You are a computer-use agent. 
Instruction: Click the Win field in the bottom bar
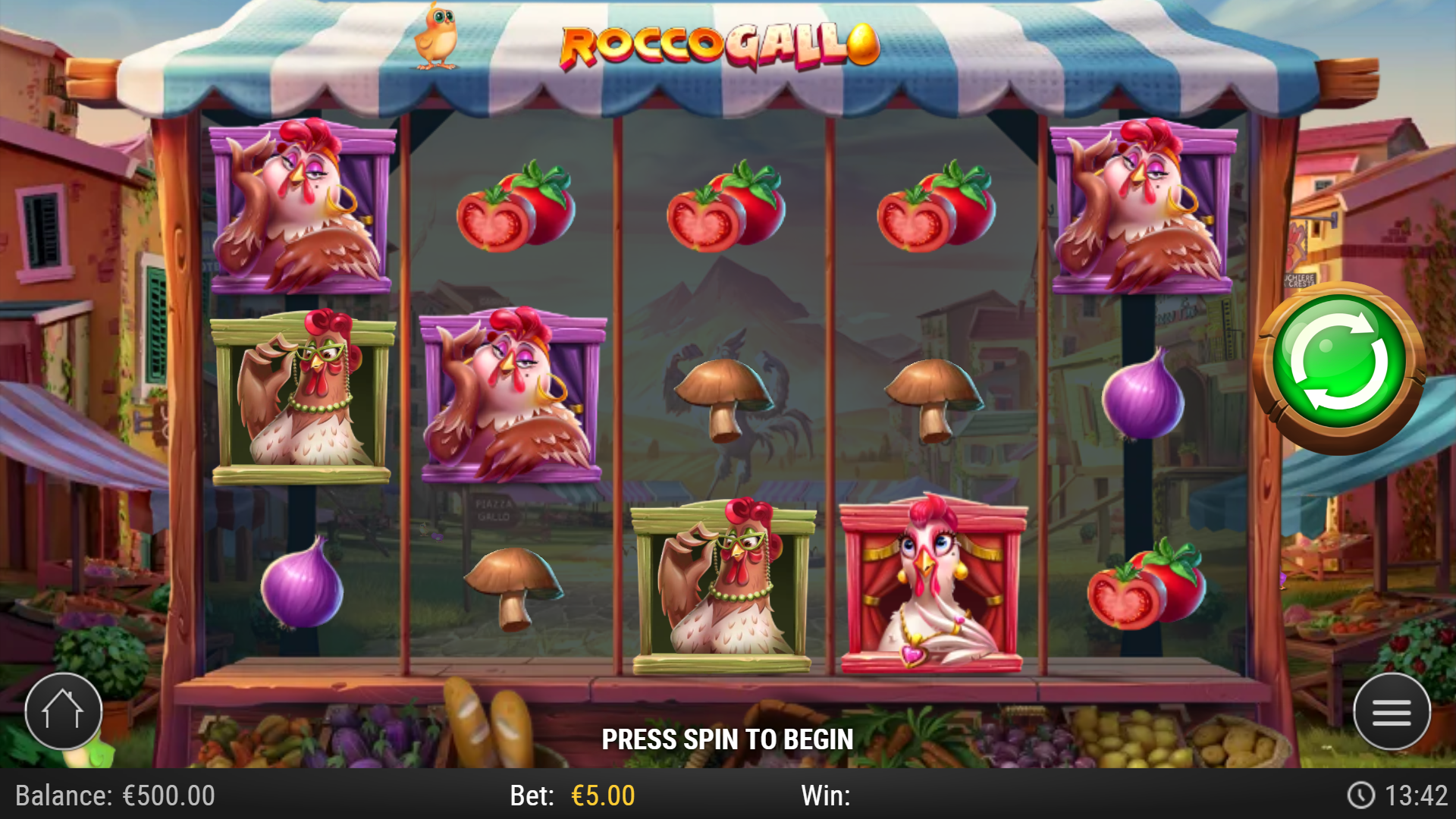pos(827,795)
